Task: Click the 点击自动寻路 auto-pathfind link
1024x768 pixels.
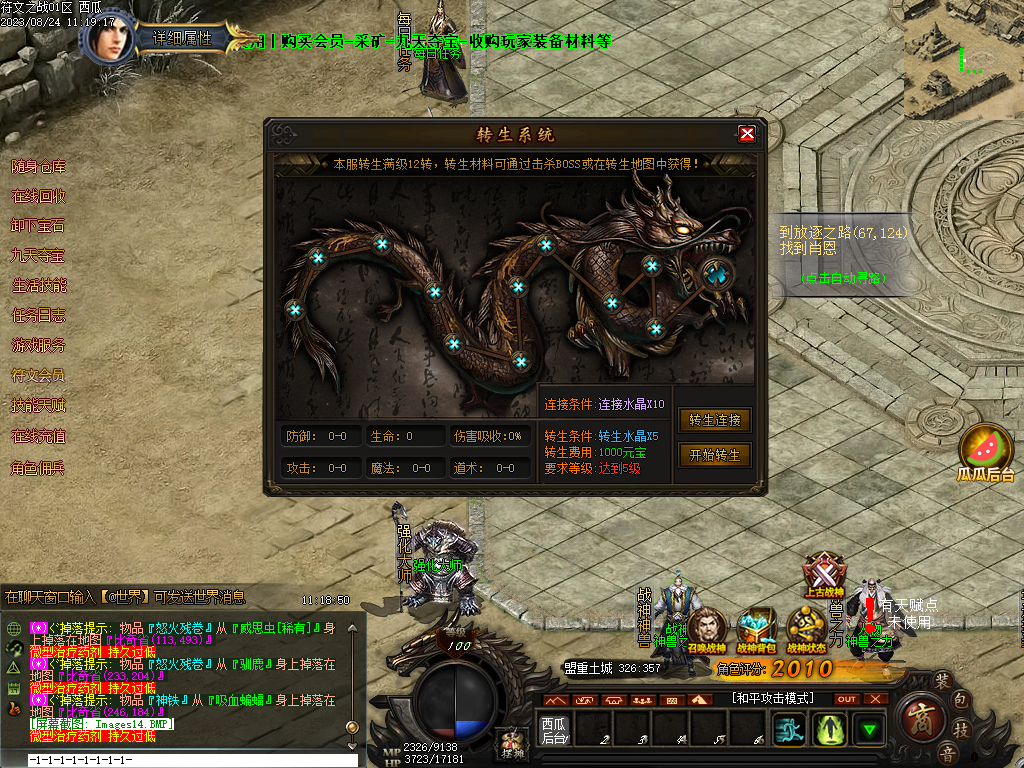Action: (845, 278)
